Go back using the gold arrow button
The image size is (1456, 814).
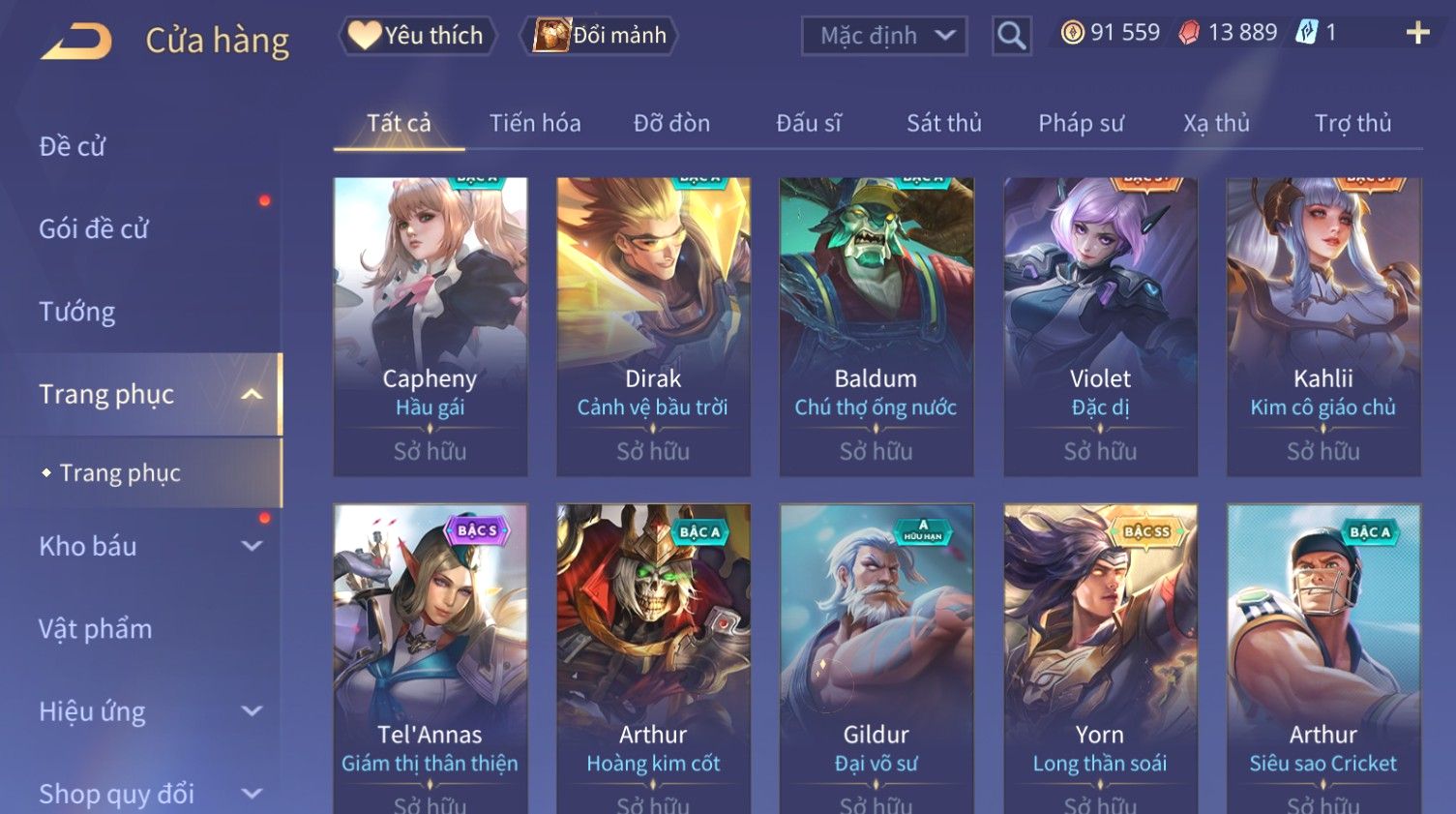pyautogui.click(x=76, y=41)
